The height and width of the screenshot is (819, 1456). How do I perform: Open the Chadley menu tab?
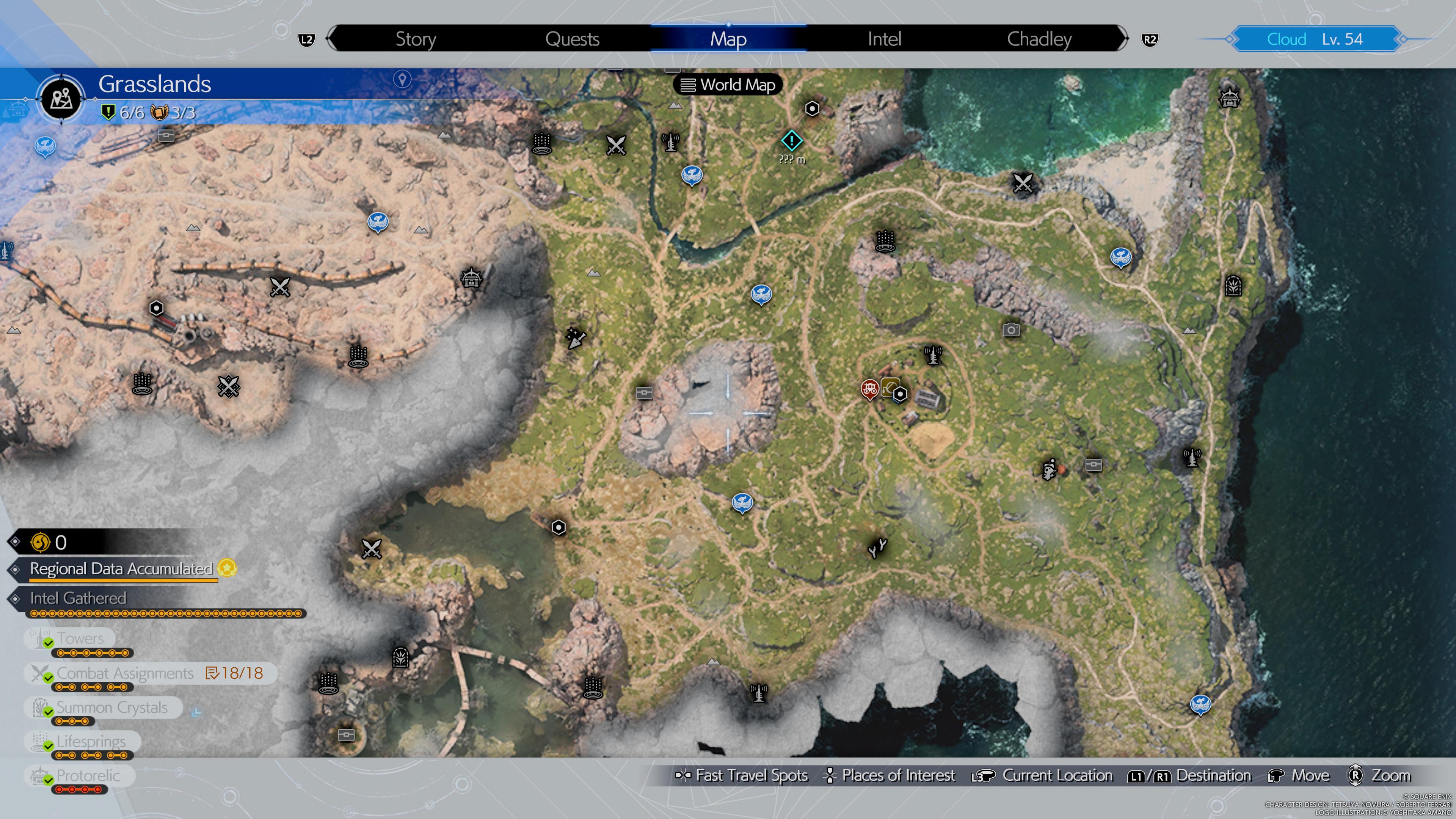click(1039, 38)
